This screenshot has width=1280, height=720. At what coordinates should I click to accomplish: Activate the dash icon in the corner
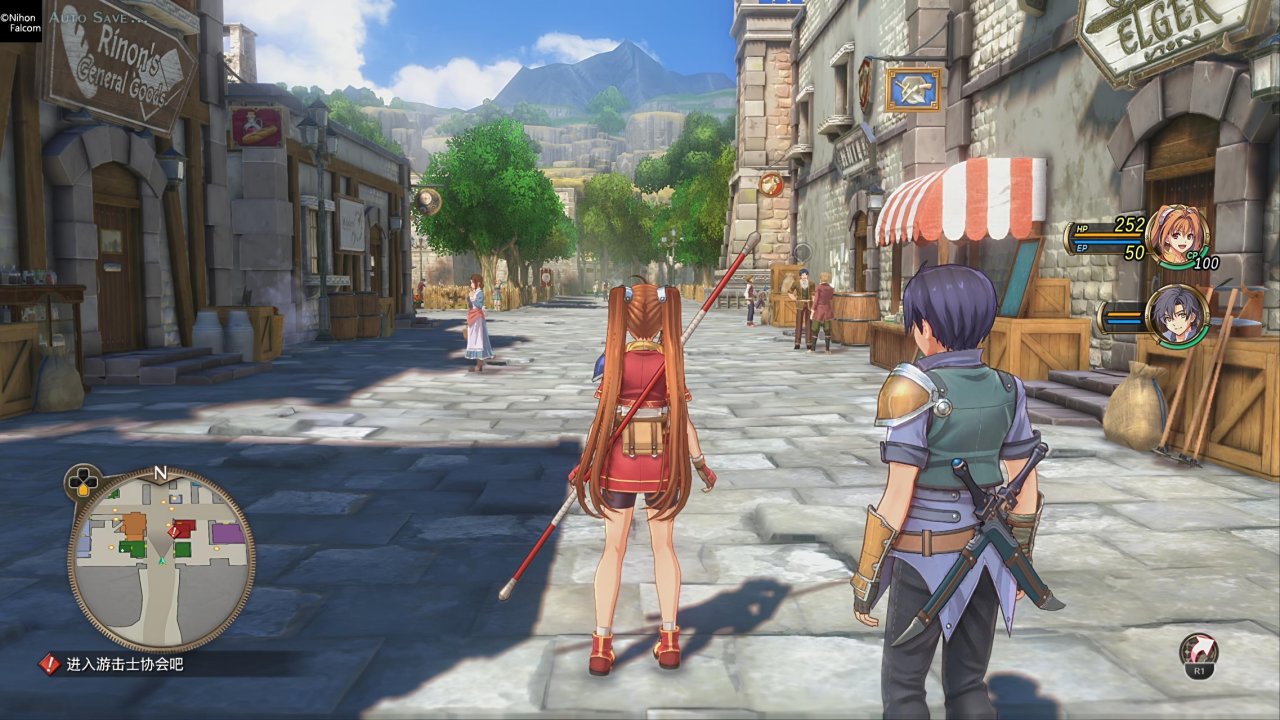click(x=1198, y=651)
